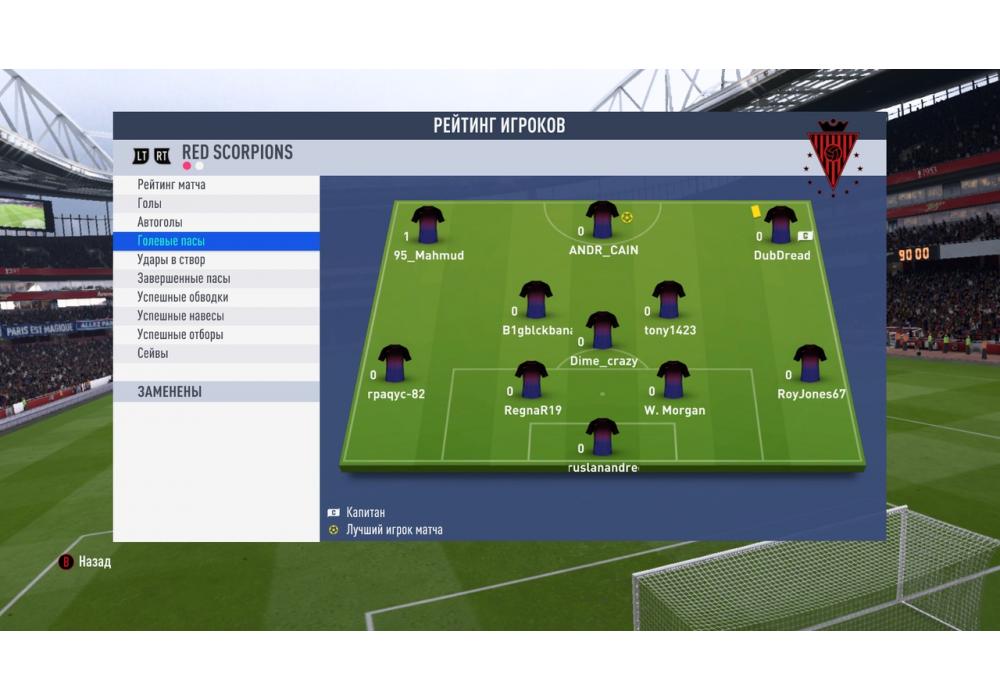
Task: Pick ANDR_CAIN on the pitch
Action: [602, 220]
